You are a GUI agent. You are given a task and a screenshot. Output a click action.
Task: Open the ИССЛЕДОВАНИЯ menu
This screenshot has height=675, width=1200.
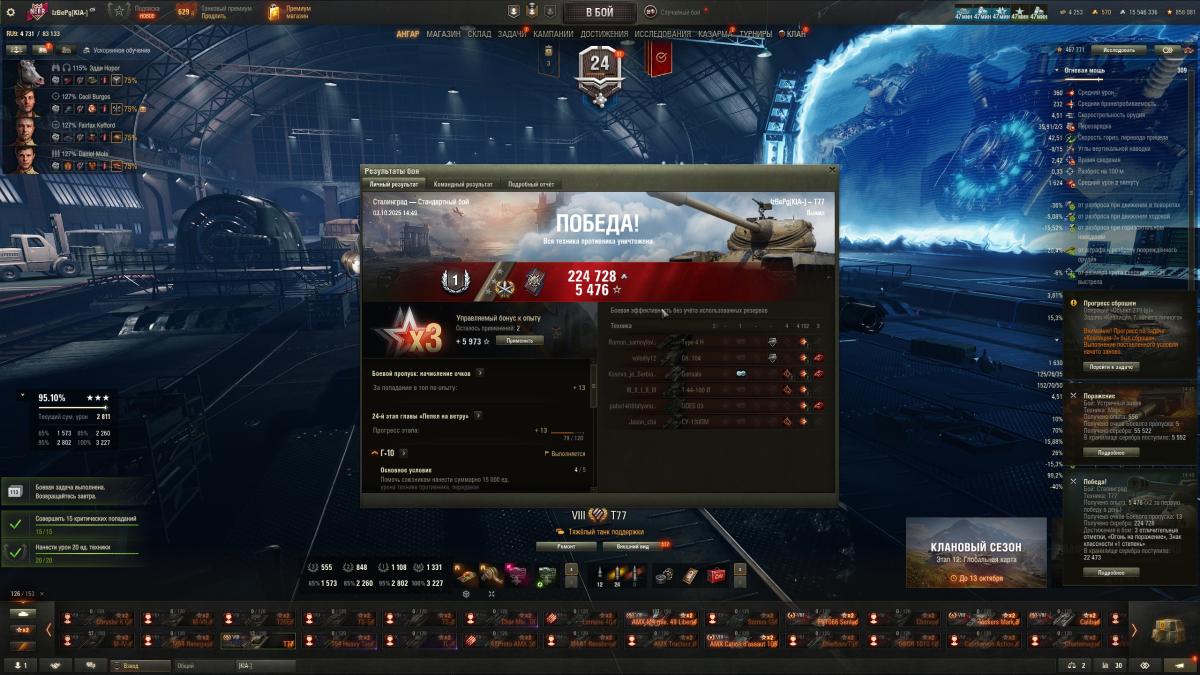662,34
